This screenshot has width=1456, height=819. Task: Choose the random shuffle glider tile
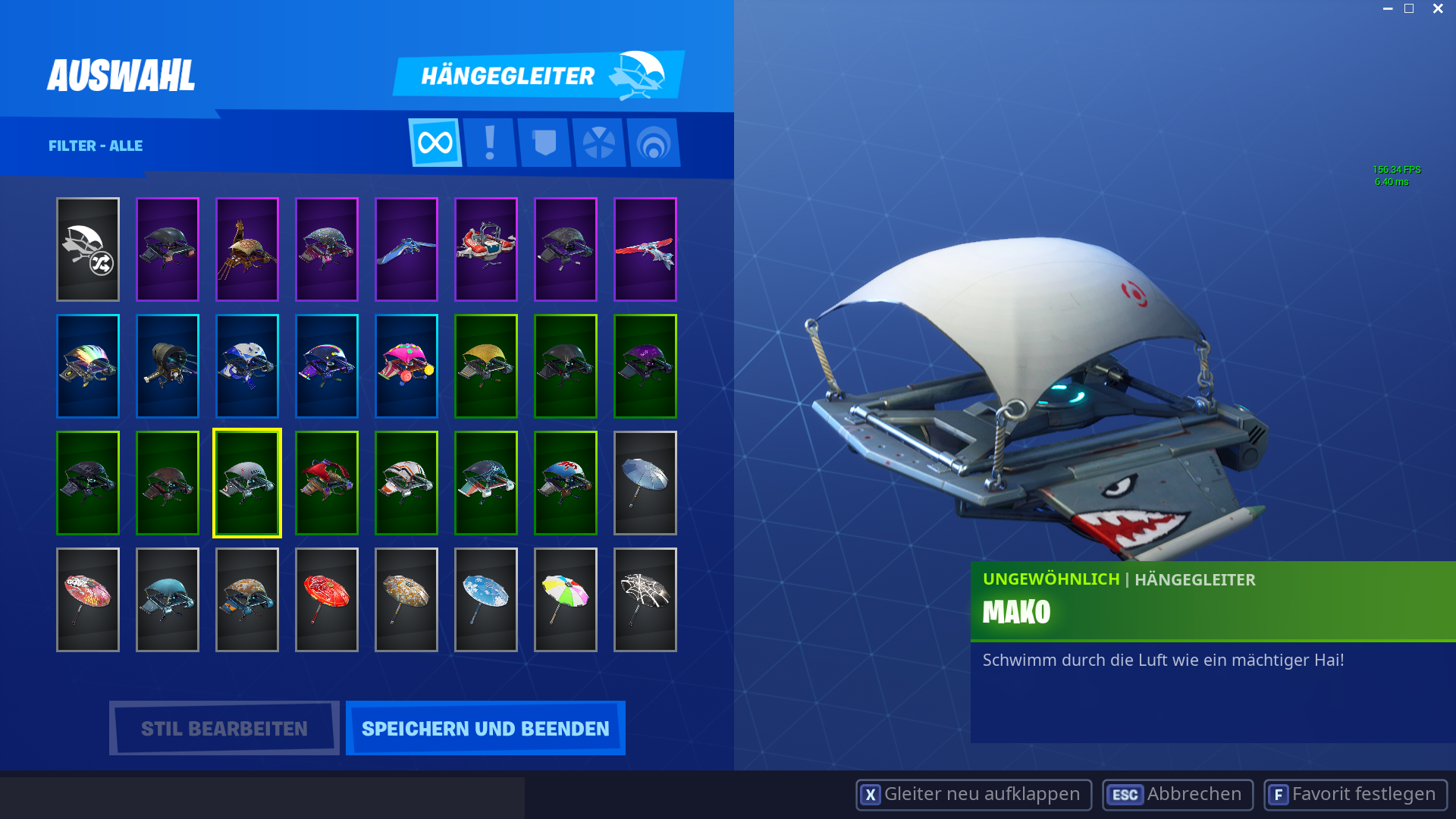tap(88, 249)
